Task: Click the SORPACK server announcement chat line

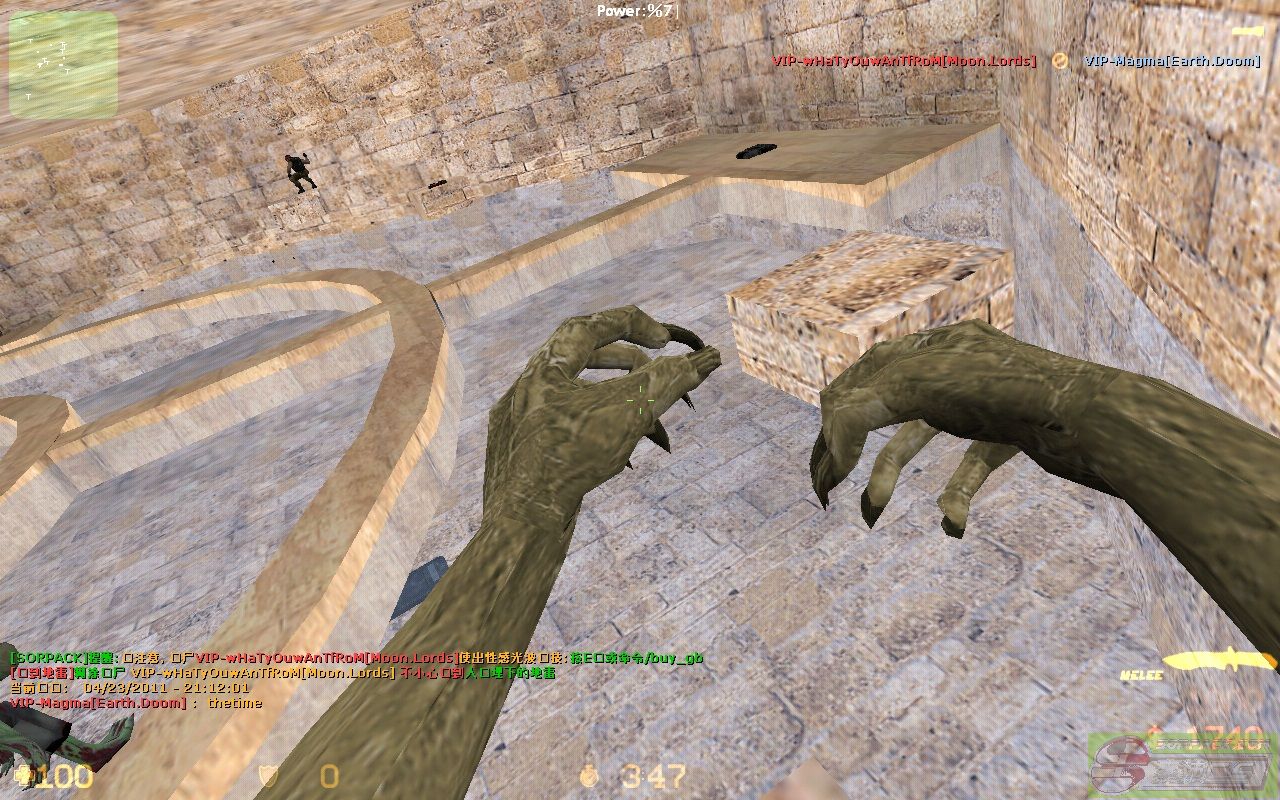Action: pos(355,658)
